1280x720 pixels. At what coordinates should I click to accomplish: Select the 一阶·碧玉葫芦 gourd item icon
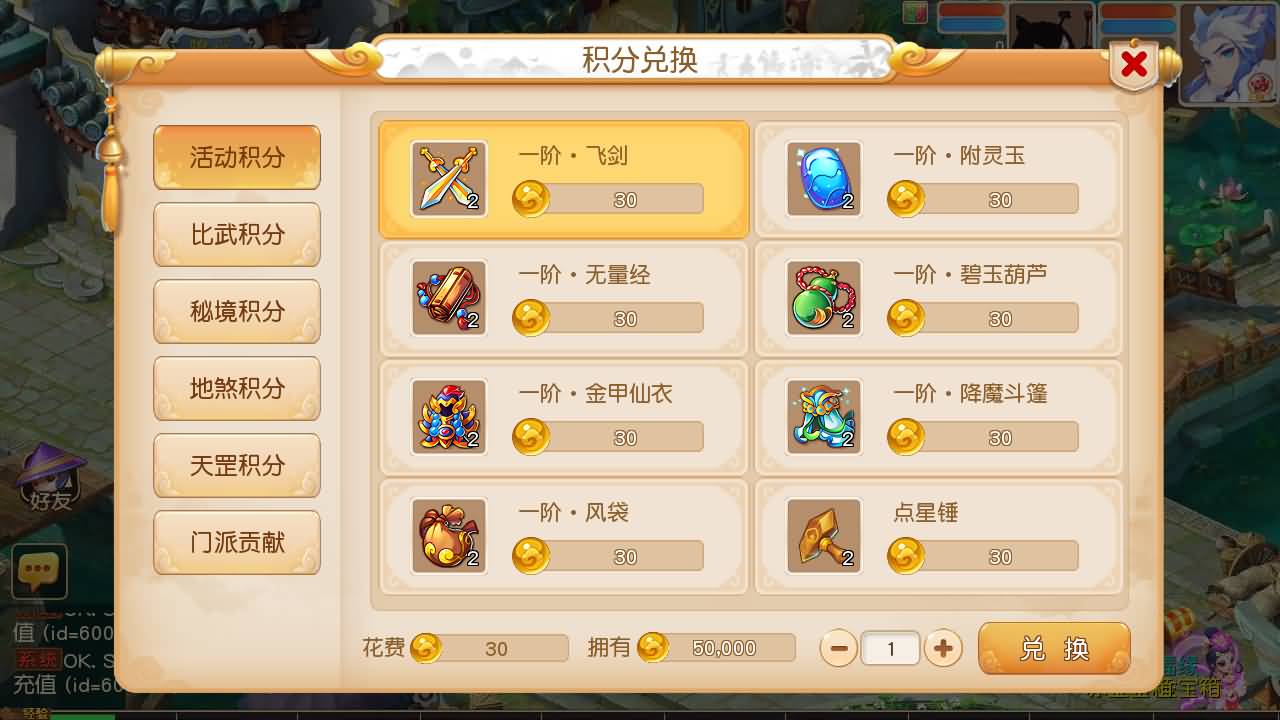823,297
